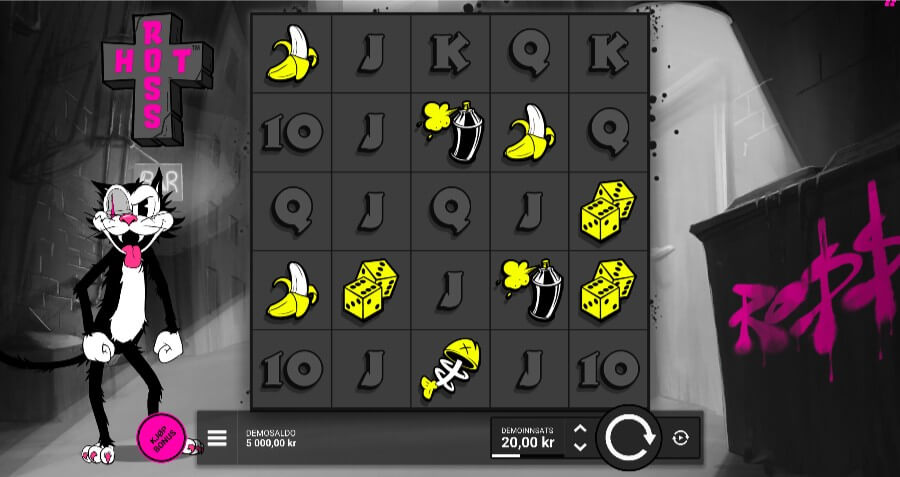Open the hamburger menu

pos(217,438)
